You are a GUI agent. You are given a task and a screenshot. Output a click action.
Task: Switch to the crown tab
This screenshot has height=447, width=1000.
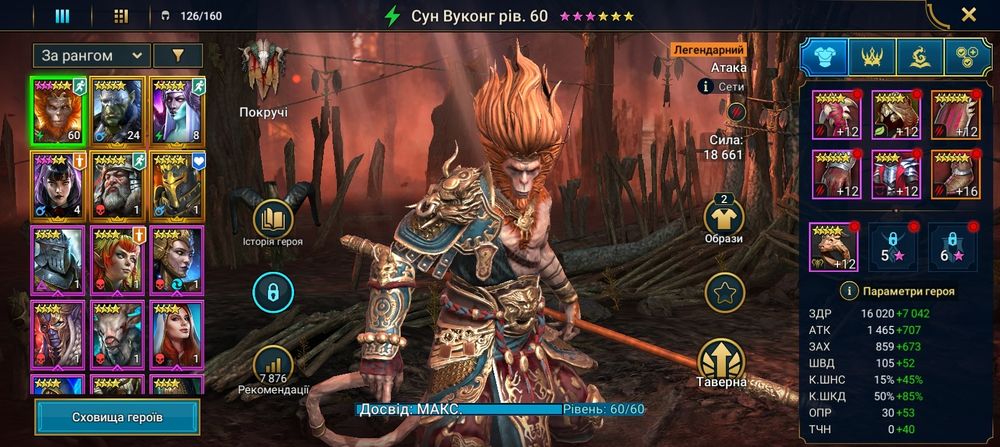click(x=872, y=57)
